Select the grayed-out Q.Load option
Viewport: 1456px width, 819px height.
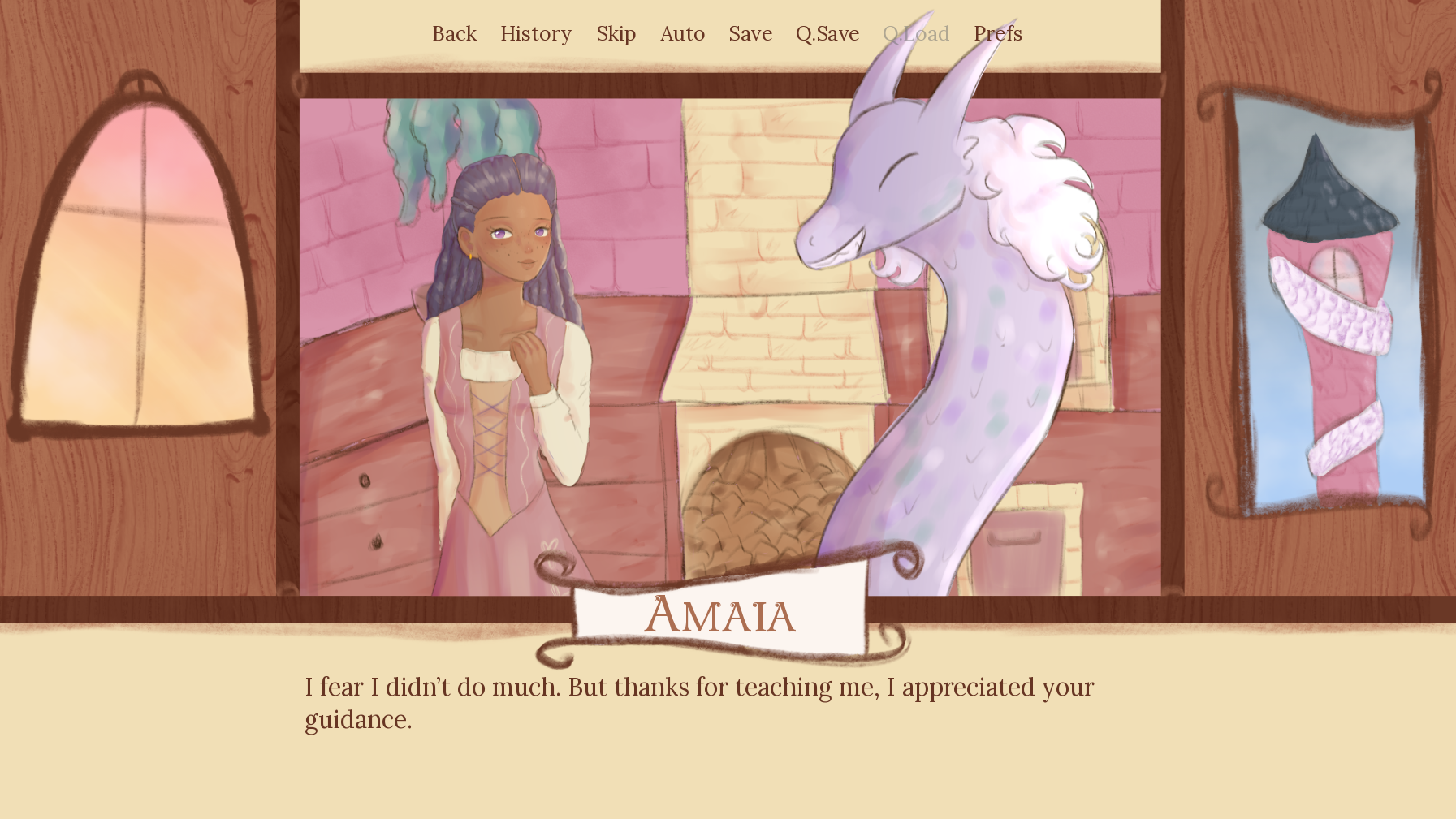(x=916, y=33)
